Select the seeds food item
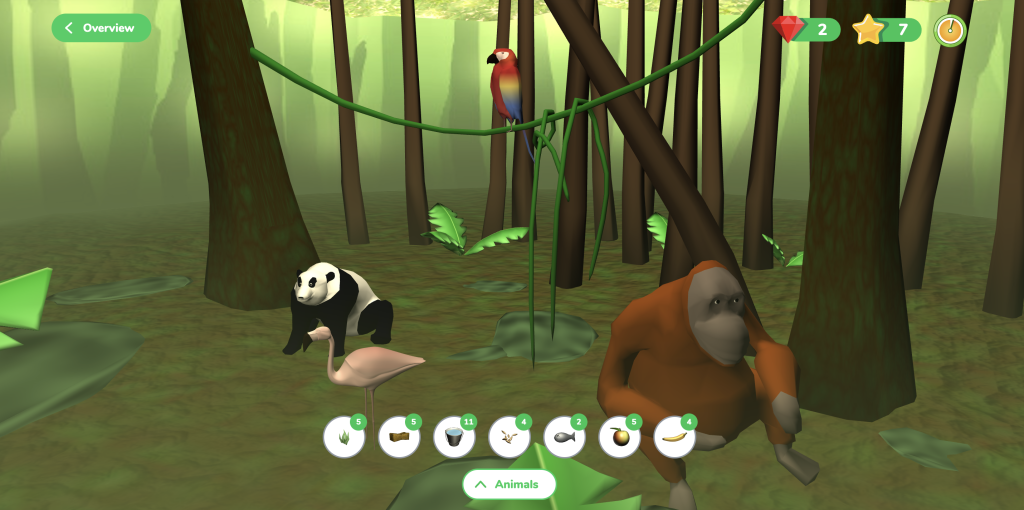Image resolution: width=1024 pixels, height=510 pixels. pyautogui.click(x=509, y=438)
